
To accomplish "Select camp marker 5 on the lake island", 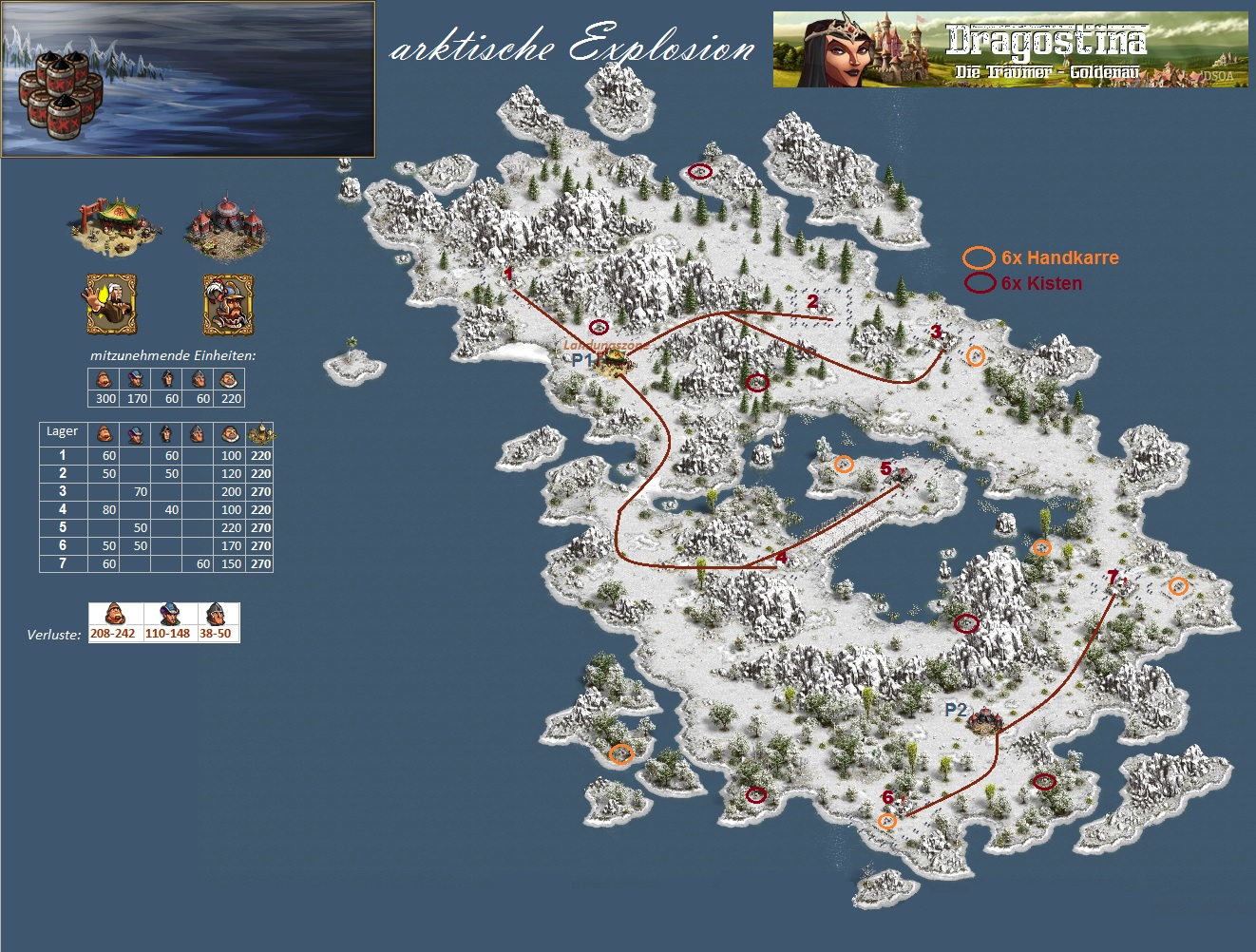I will [x=886, y=468].
